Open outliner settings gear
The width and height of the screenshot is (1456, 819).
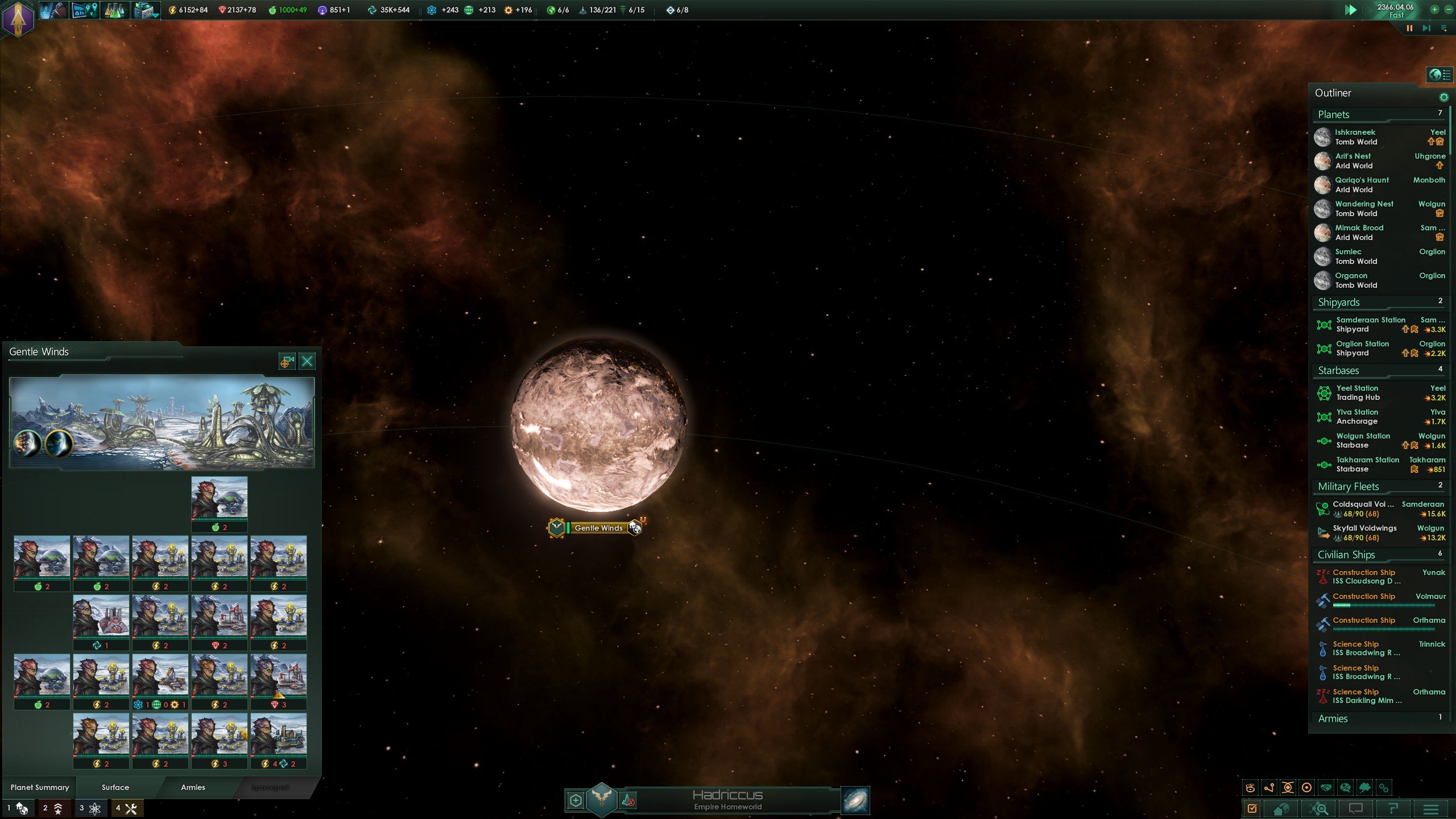pyautogui.click(x=1443, y=97)
